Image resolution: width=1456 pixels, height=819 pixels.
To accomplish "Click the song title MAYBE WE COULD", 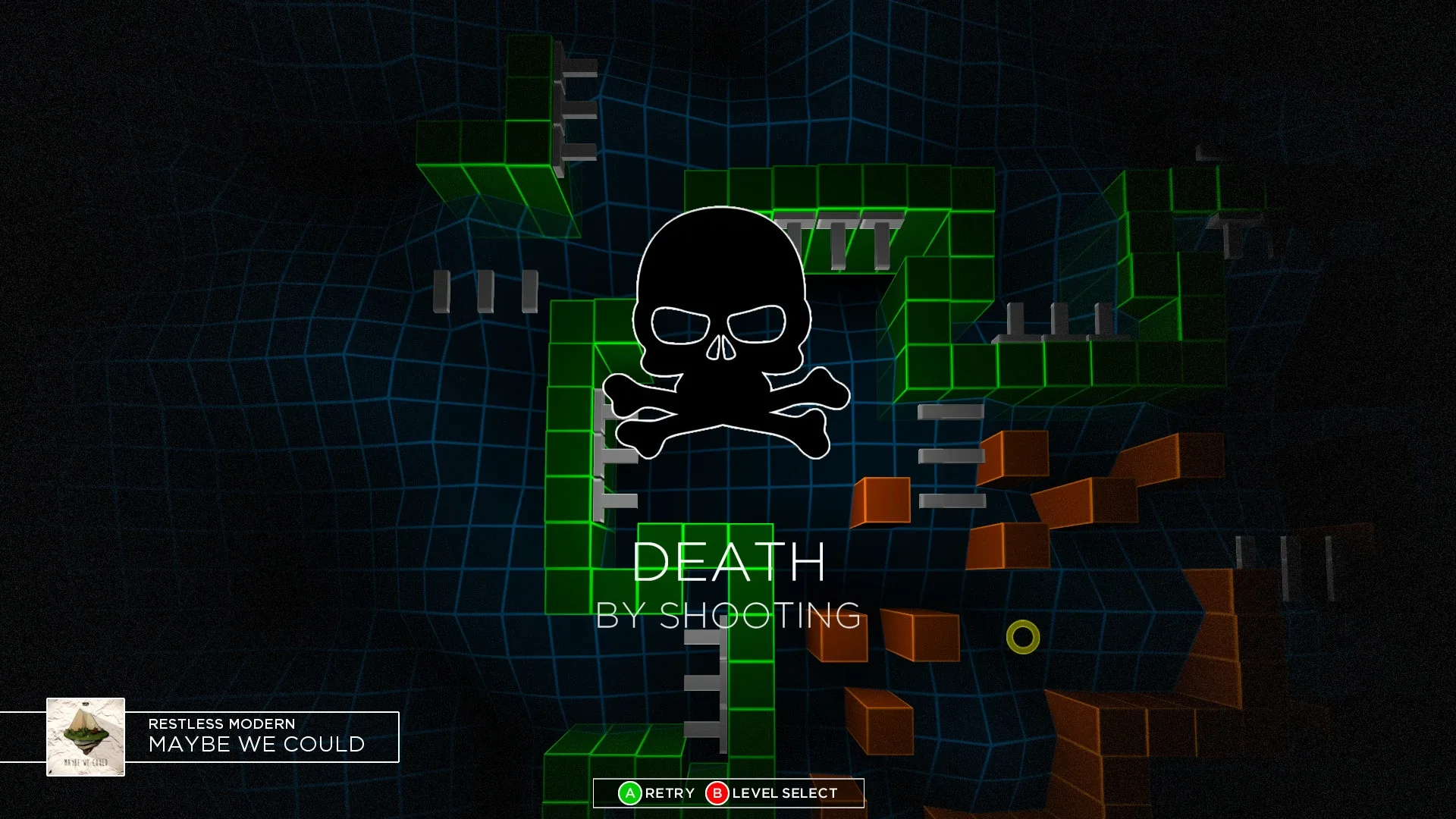I will pos(256,745).
